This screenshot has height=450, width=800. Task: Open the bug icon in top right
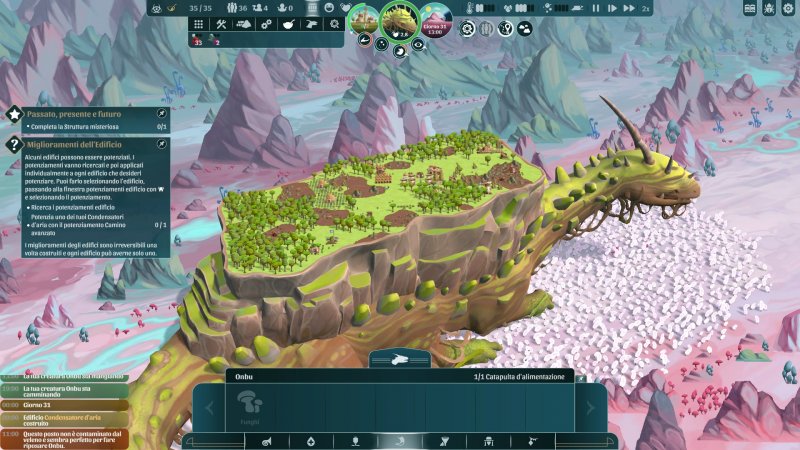(769, 8)
